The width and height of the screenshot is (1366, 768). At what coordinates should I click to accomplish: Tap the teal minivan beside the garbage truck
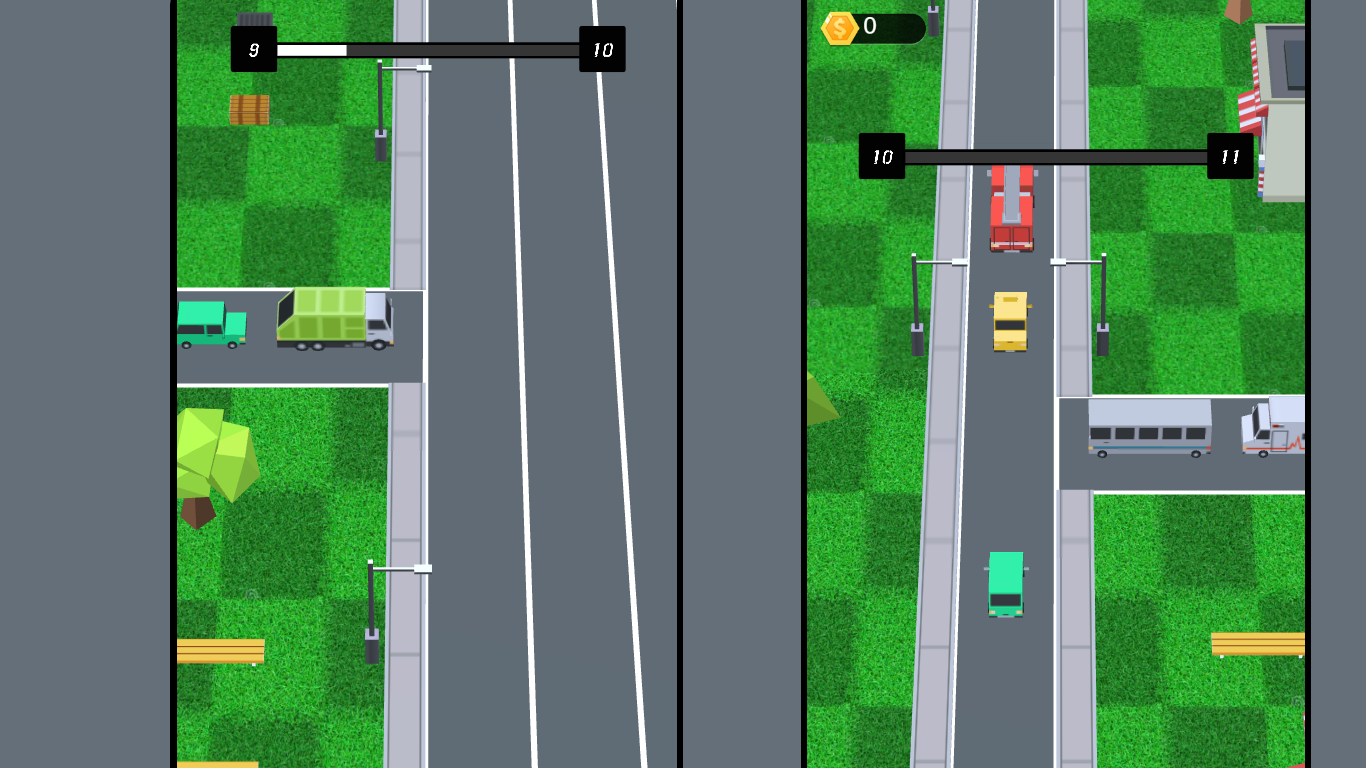(x=212, y=322)
